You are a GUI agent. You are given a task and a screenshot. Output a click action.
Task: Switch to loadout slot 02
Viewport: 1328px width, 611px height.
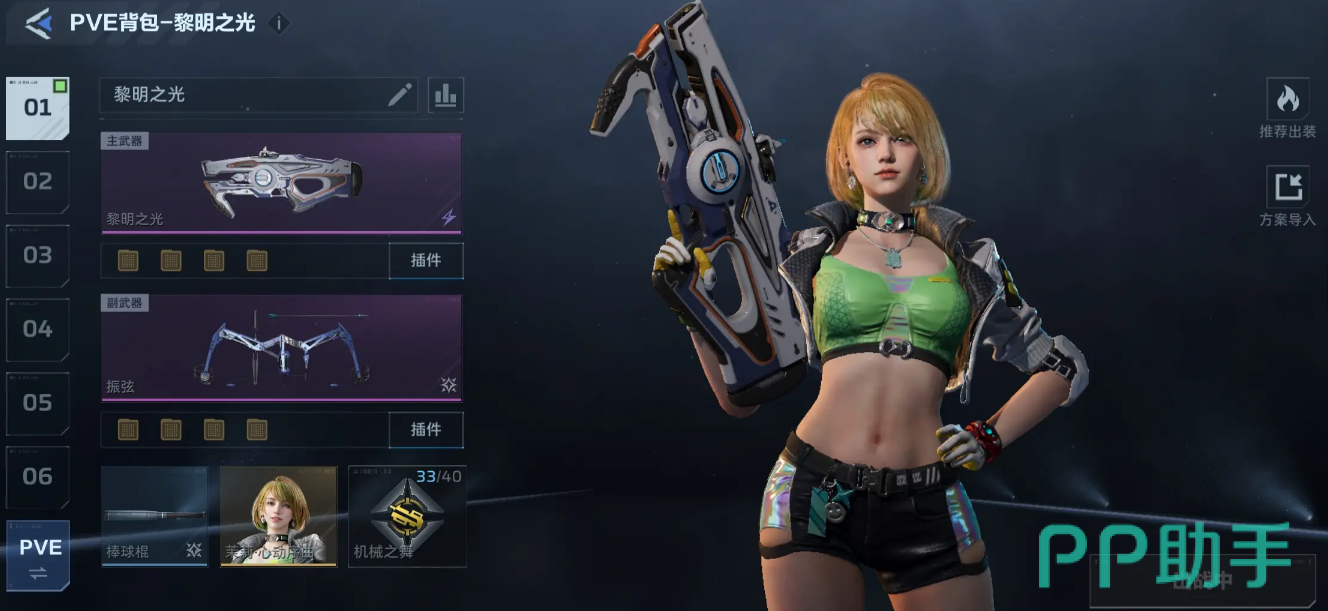38,182
